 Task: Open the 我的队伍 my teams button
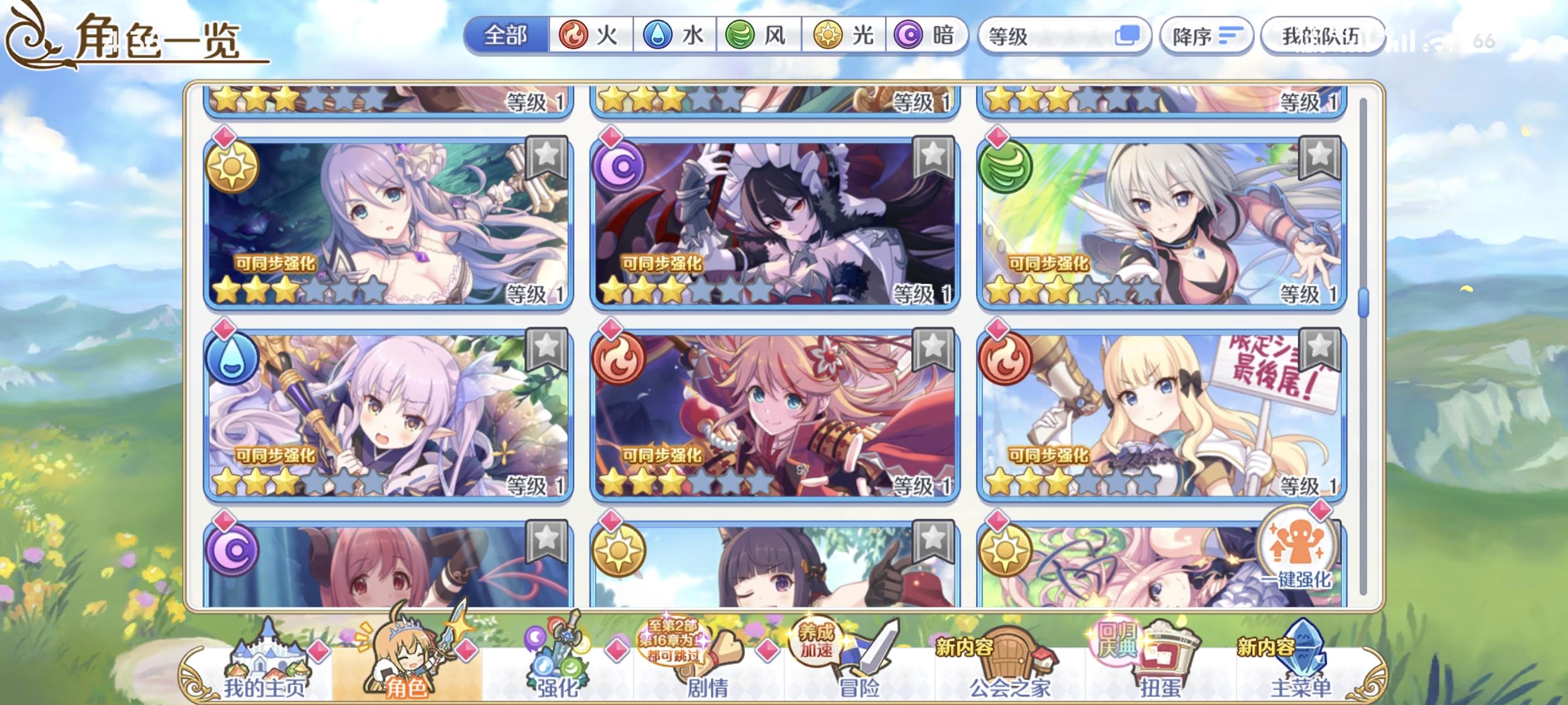pyautogui.click(x=1321, y=36)
